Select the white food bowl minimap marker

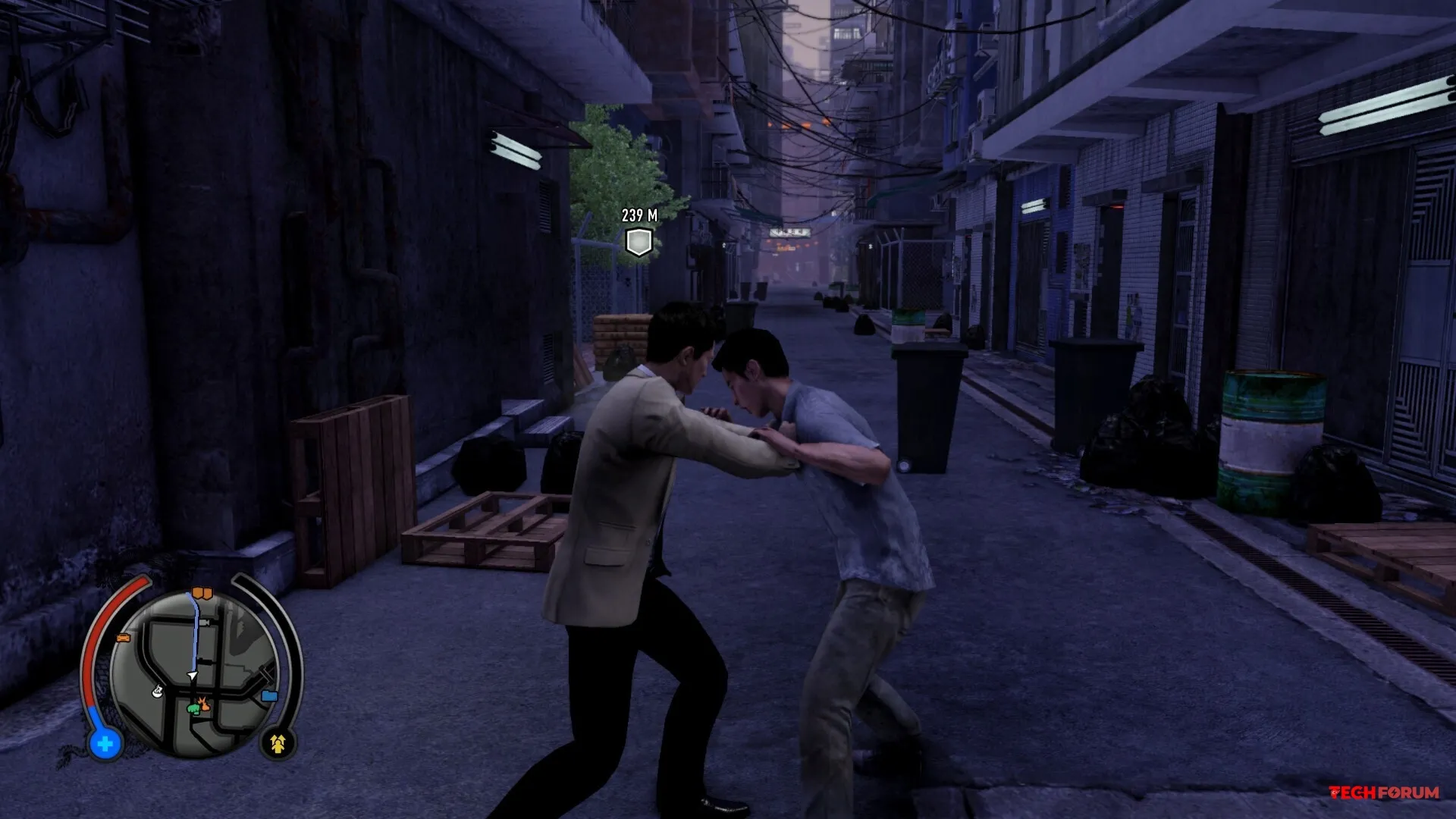pyautogui.click(x=158, y=691)
